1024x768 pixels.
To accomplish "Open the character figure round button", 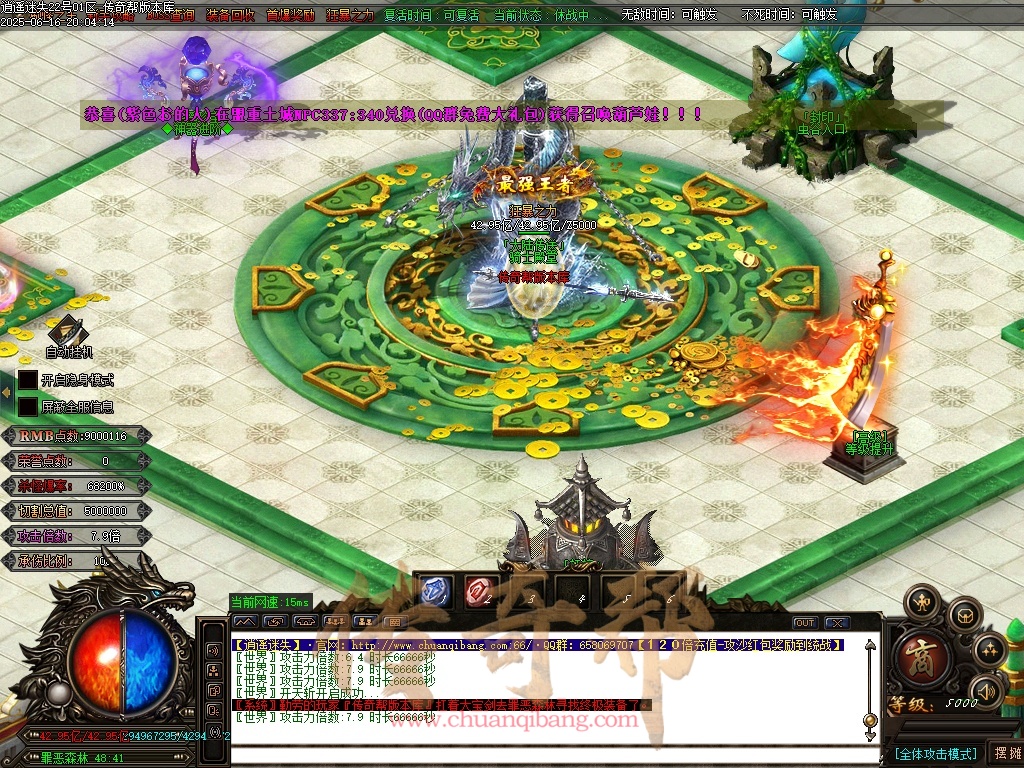I will coord(921,602).
